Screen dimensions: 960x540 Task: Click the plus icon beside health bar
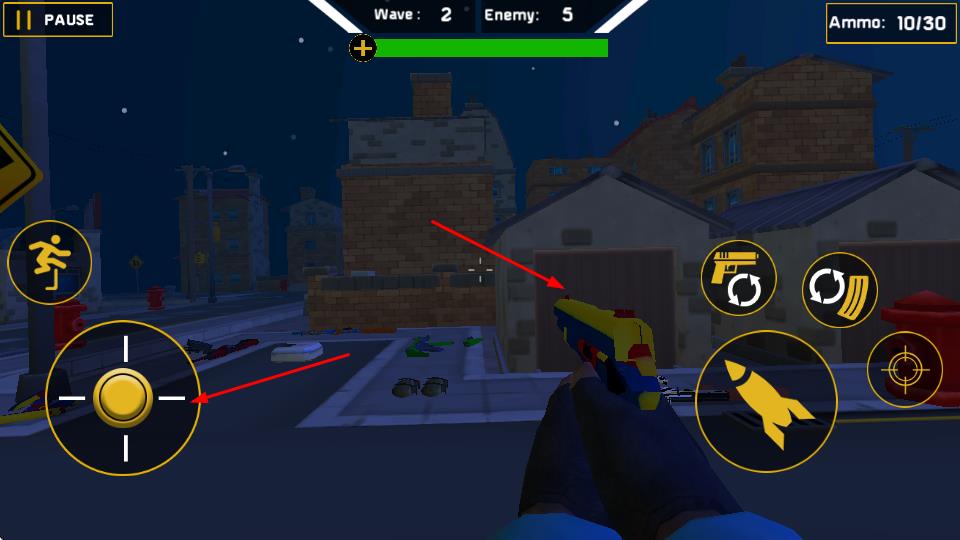(363, 47)
